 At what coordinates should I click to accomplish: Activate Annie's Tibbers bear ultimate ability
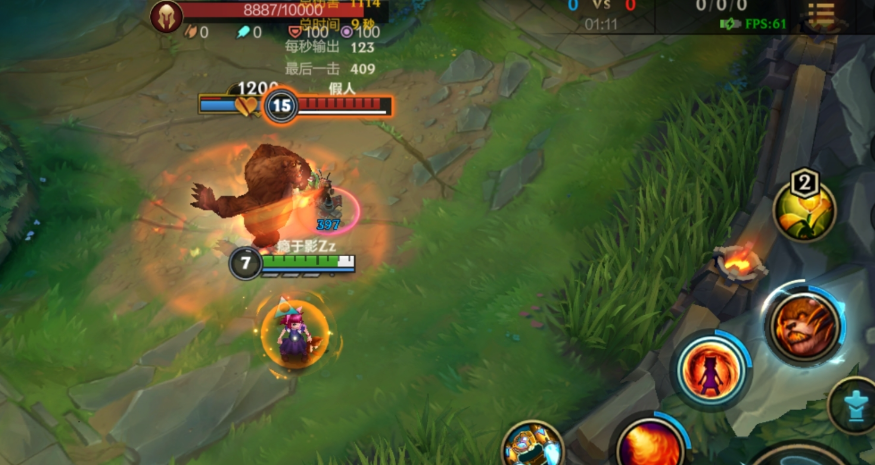tap(802, 326)
